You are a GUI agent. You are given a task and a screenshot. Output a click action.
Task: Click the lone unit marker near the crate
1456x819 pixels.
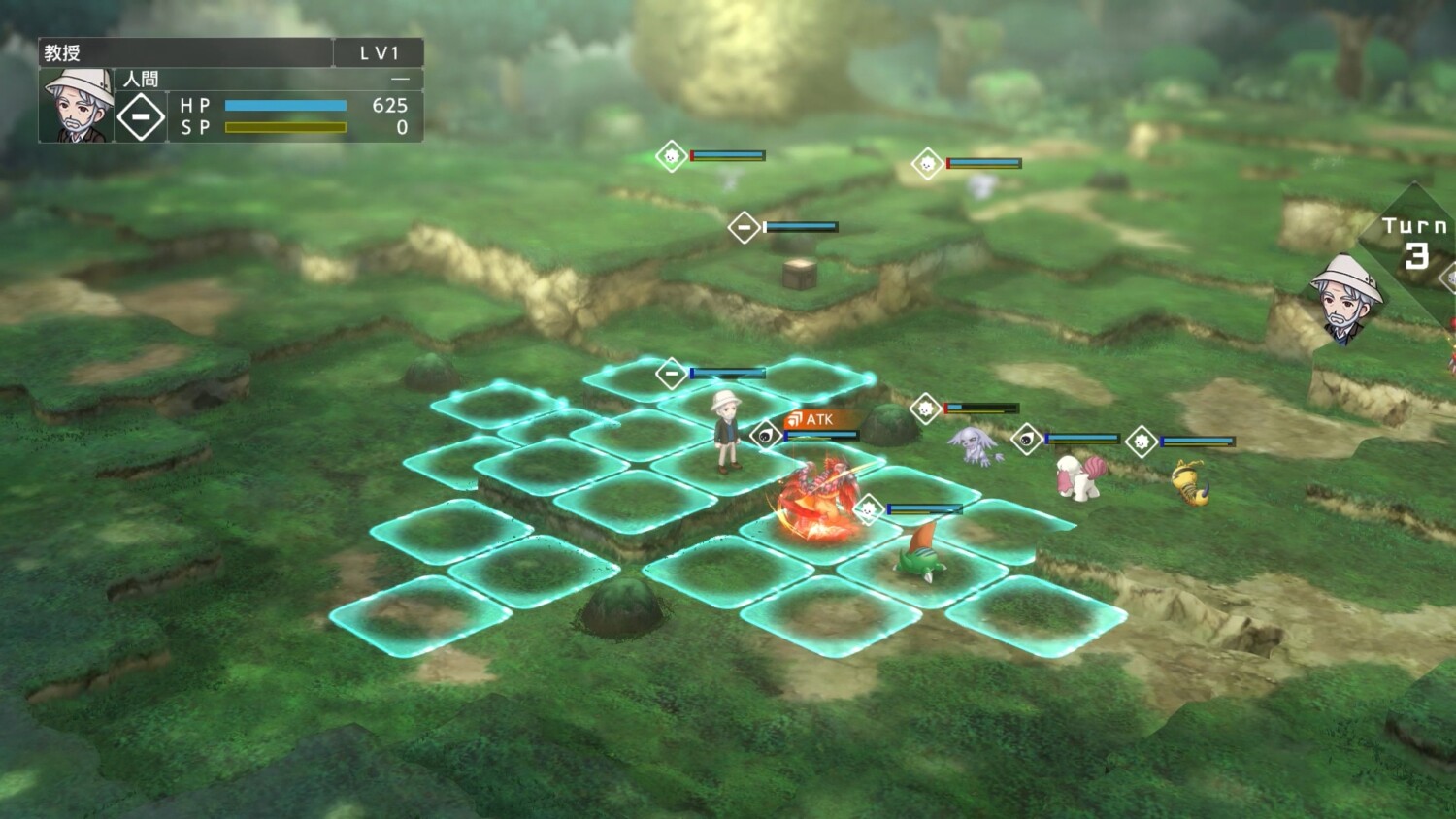(x=745, y=226)
